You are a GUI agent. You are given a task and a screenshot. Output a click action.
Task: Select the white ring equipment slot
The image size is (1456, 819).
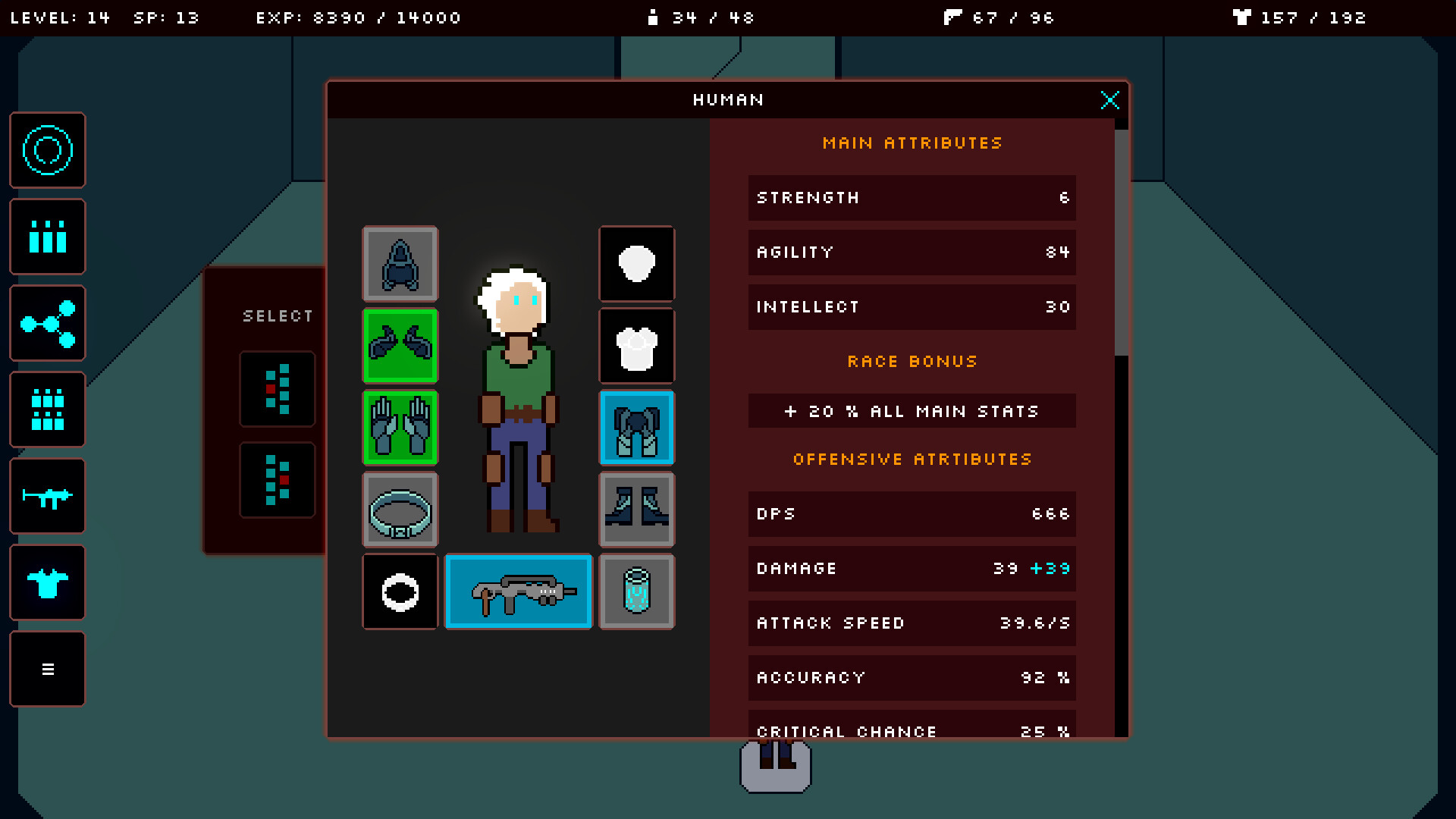[x=400, y=591]
